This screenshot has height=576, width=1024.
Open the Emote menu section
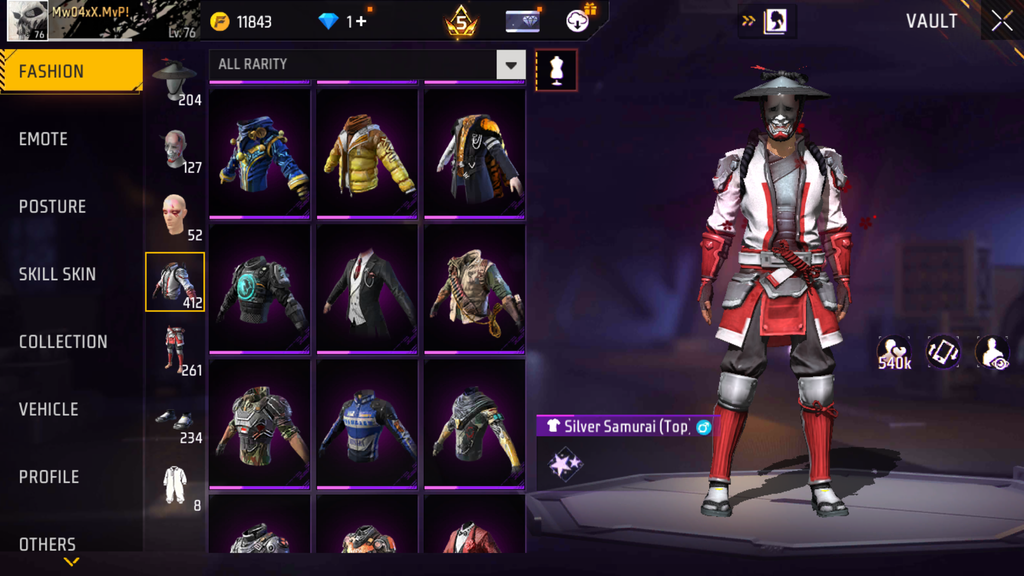(44, 140)
